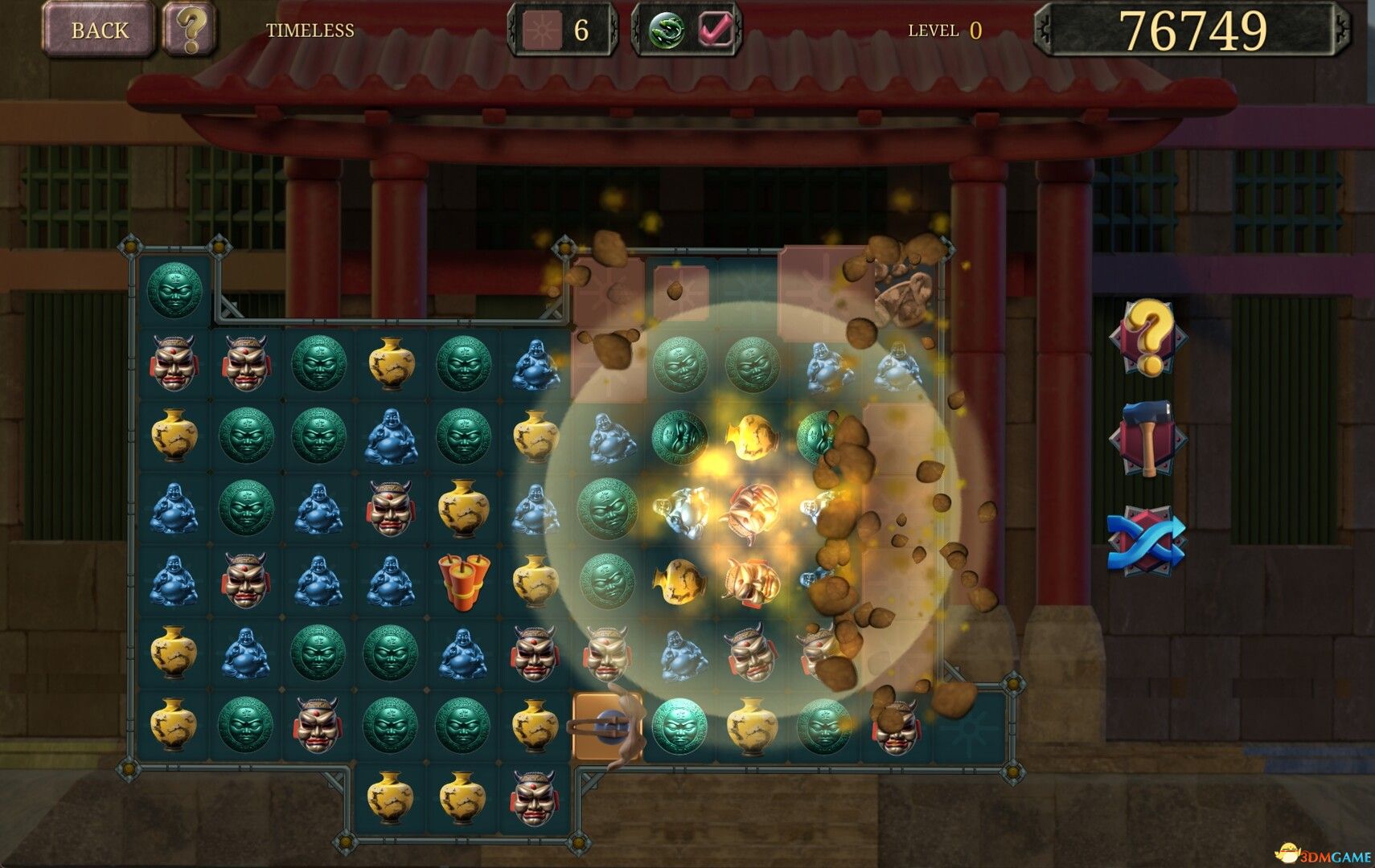Click the dynamite bundle tile on the board

pyautogui.click(x=463, y=582)
